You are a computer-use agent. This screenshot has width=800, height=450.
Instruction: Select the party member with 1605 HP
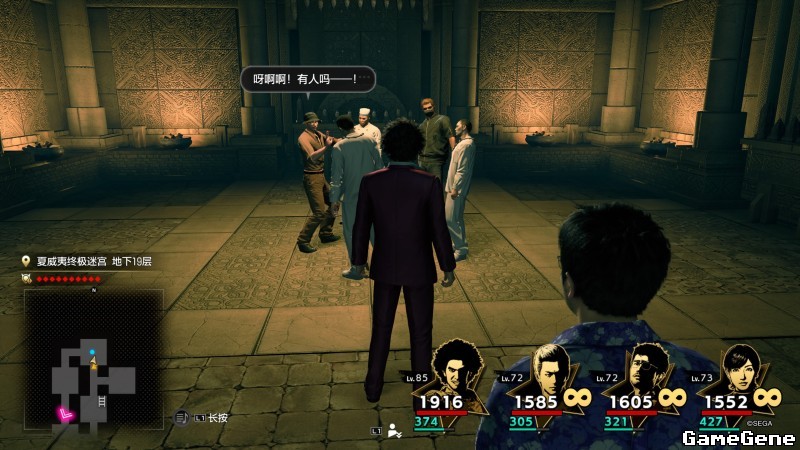(x=642, y=374)
